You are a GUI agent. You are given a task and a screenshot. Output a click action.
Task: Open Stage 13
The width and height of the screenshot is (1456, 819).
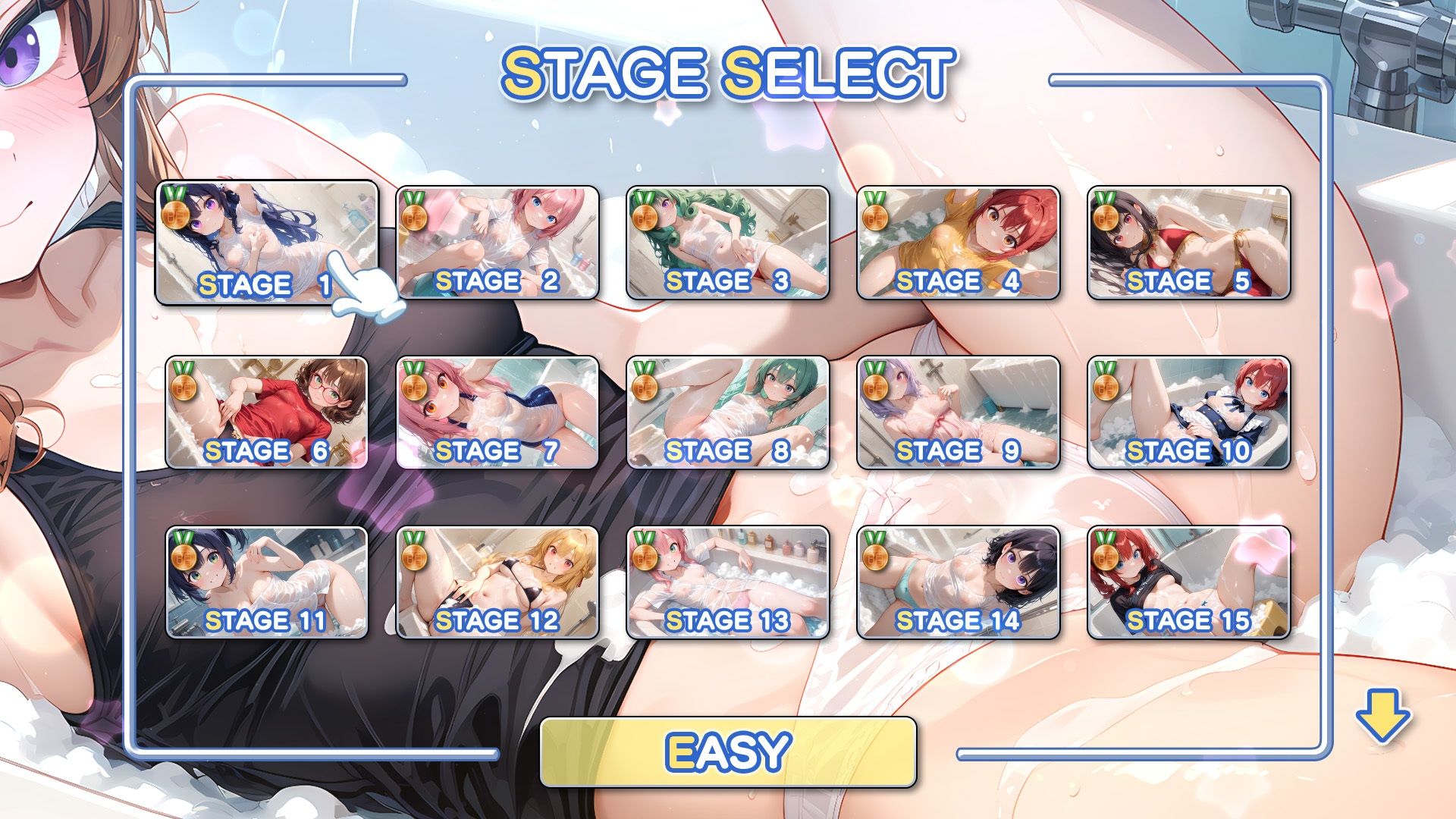(x=727, y=582)
